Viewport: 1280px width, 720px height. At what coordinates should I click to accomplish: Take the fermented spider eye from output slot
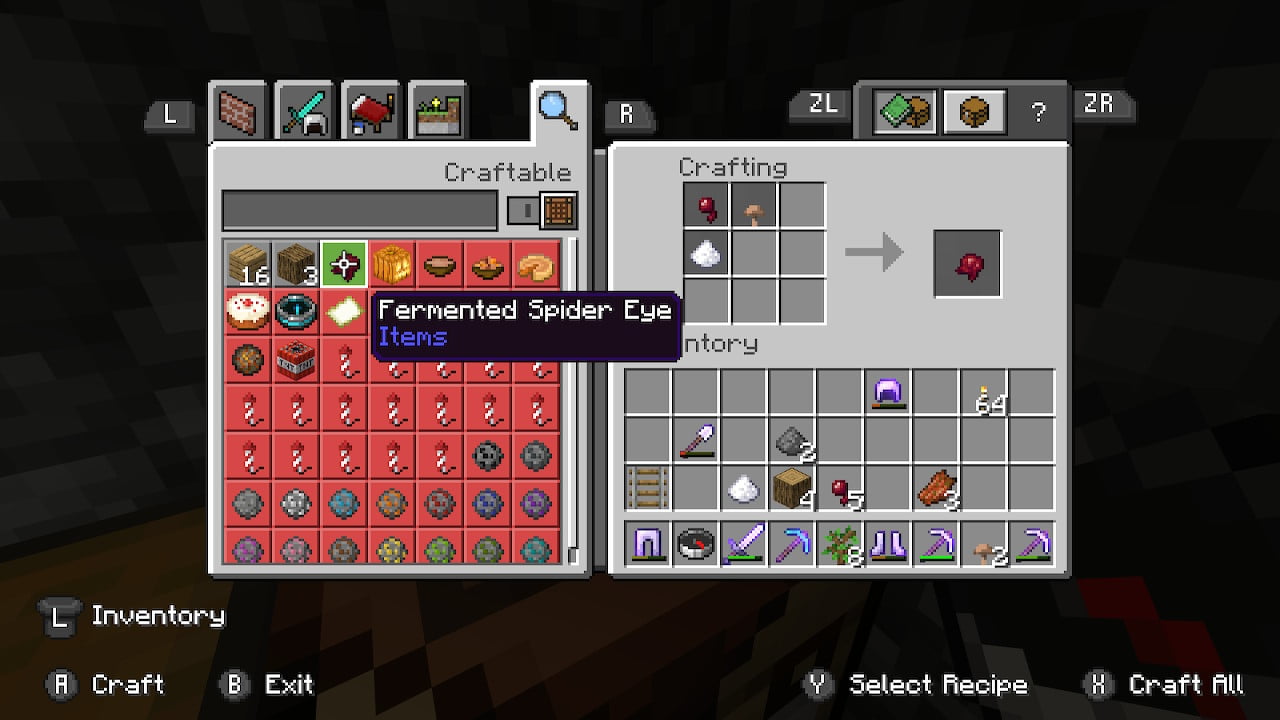coord(966,263)
